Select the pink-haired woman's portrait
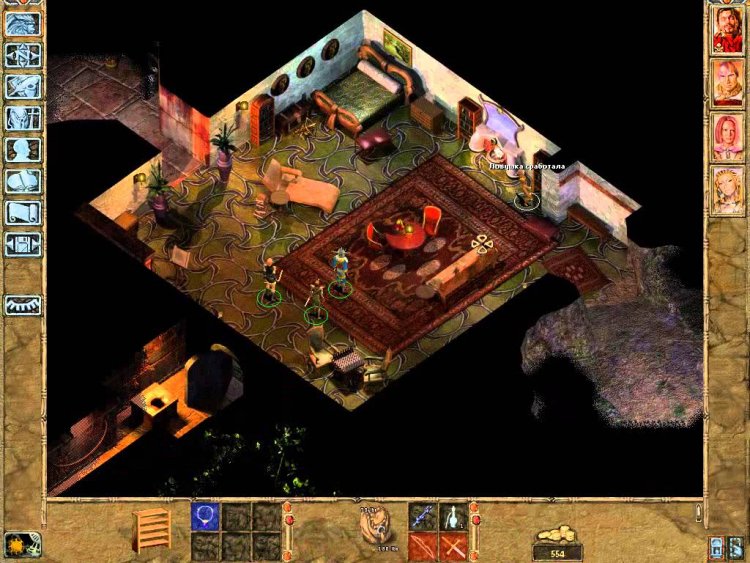This screenshot has height=563, width=750. (x=726, y=136)
